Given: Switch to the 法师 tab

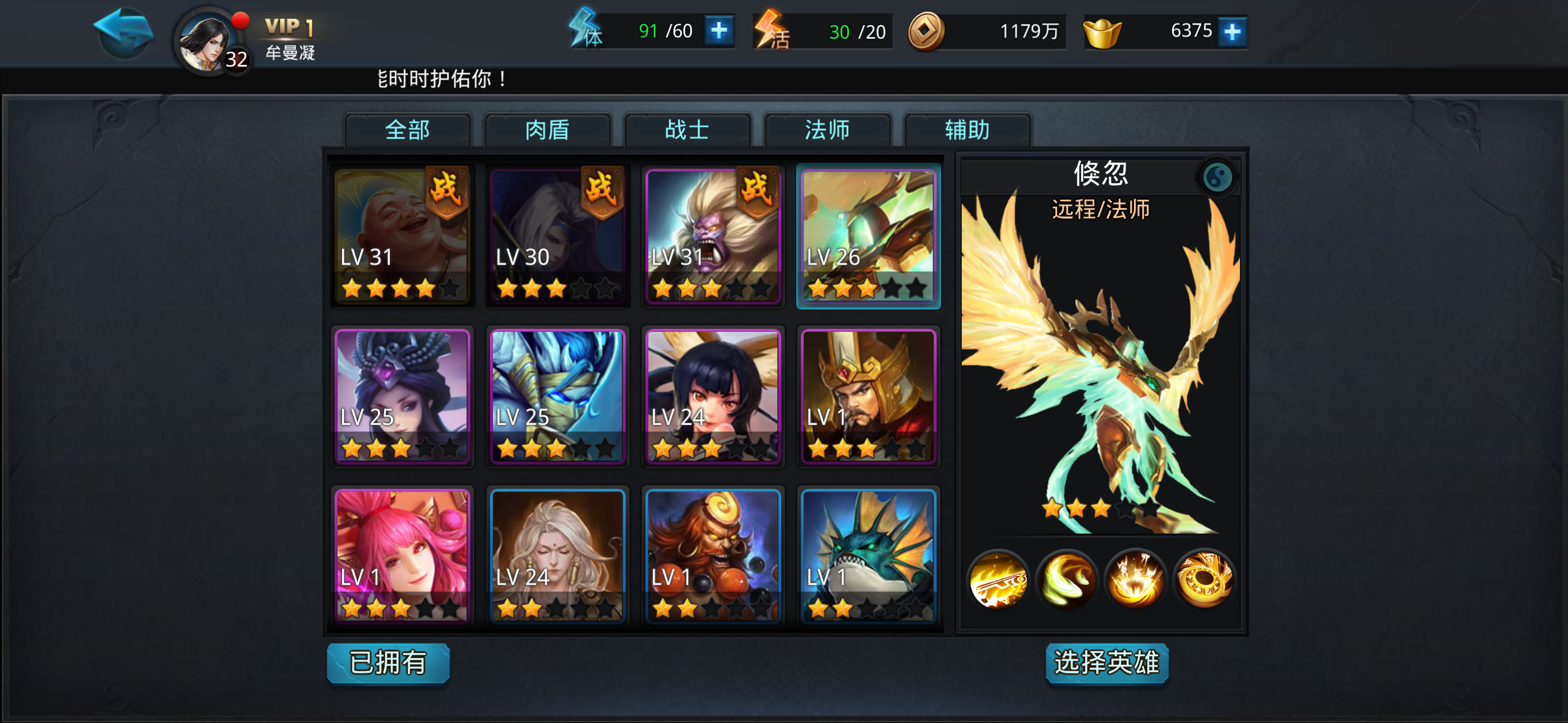Looking at the screenshot, I should pyautogui.click(x=826, y=130).
